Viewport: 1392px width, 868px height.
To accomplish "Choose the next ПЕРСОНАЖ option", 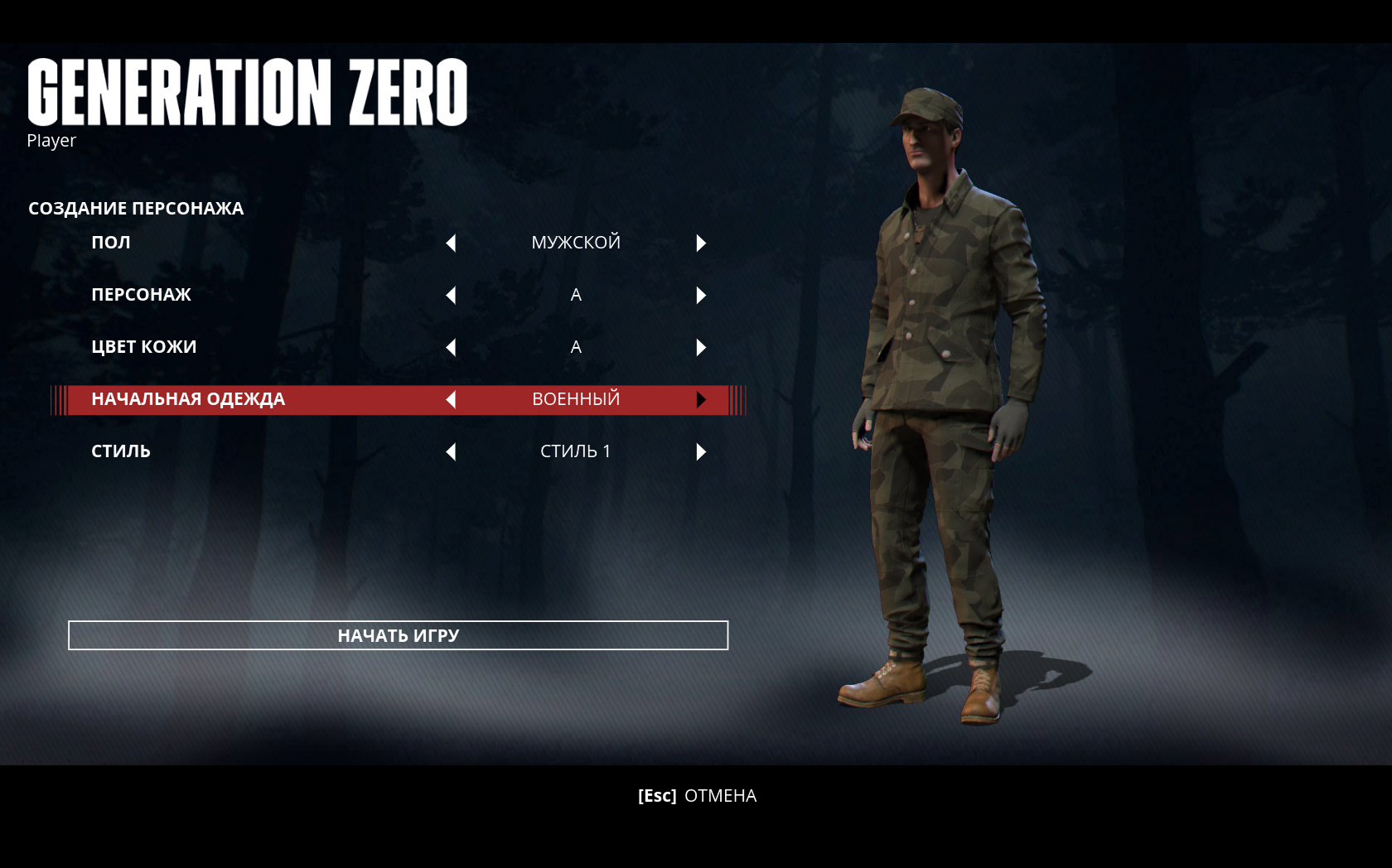I will (701, 295).
